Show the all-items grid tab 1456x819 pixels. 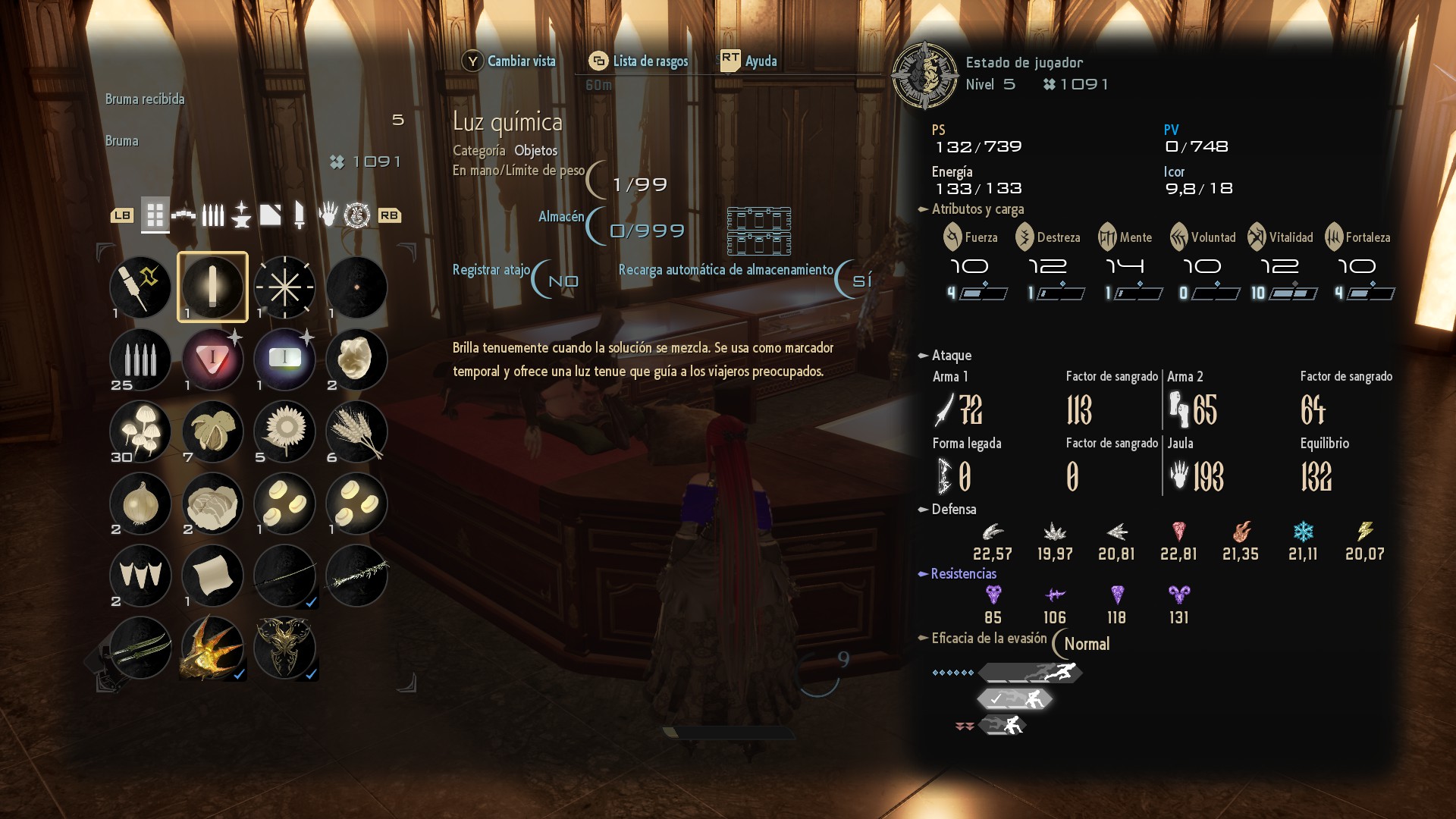click(x=155, y=215)
